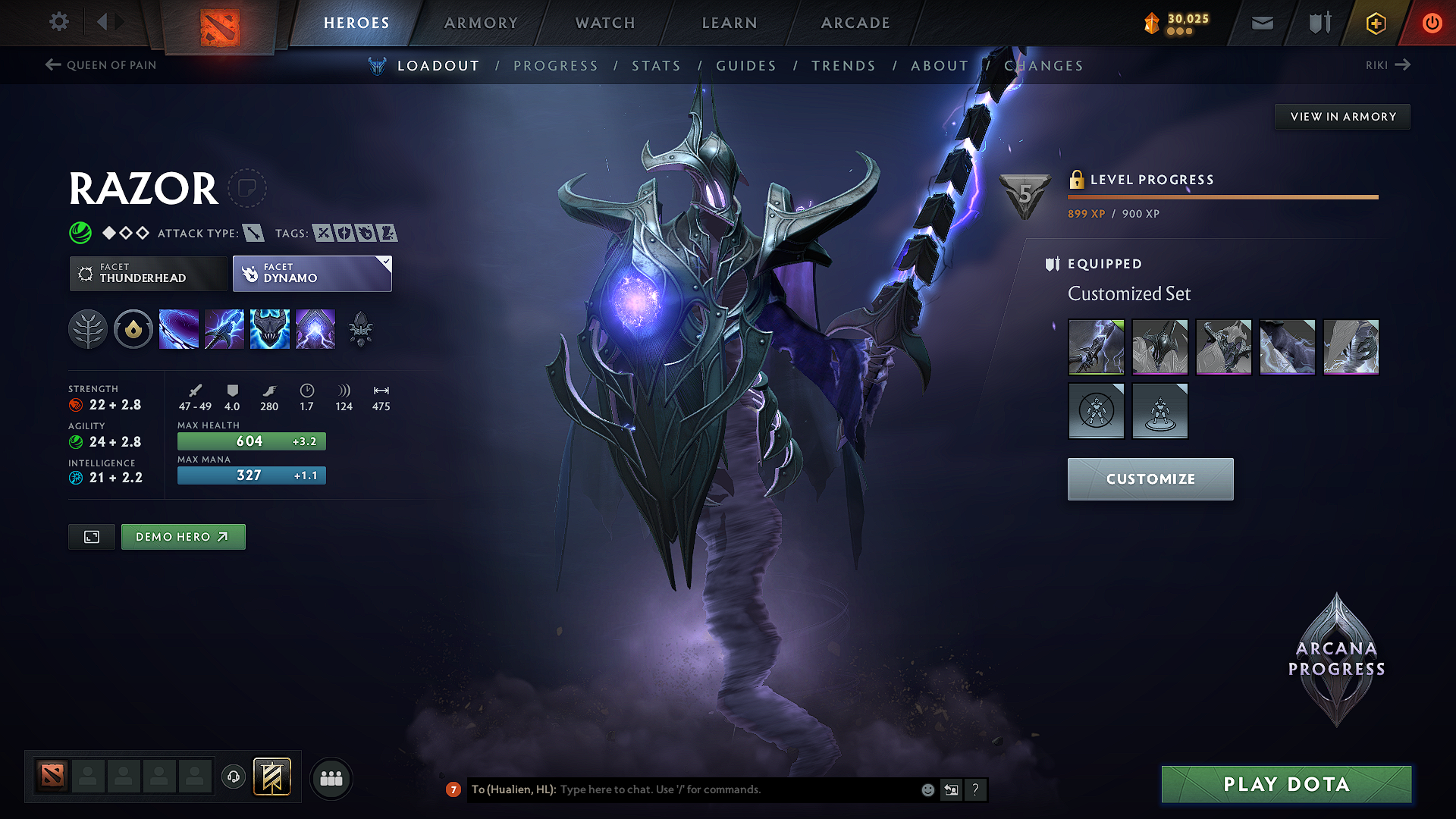Click the orange XP level progress bar
Image resolution: width=1456 pixels, height=819 pixels.
pyautogui.click(x=1222, y=198)
